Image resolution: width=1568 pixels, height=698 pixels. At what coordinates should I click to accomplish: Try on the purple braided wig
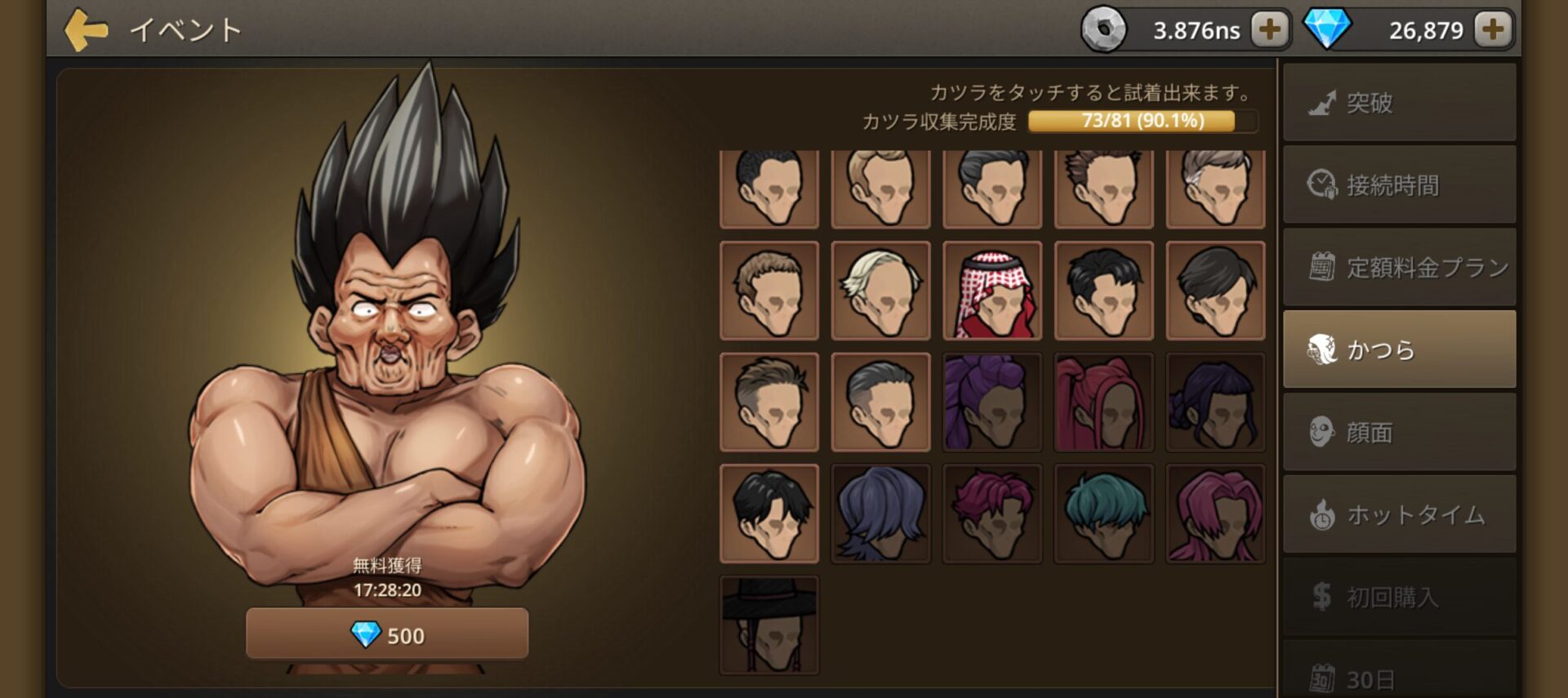[x=992, y=402]
